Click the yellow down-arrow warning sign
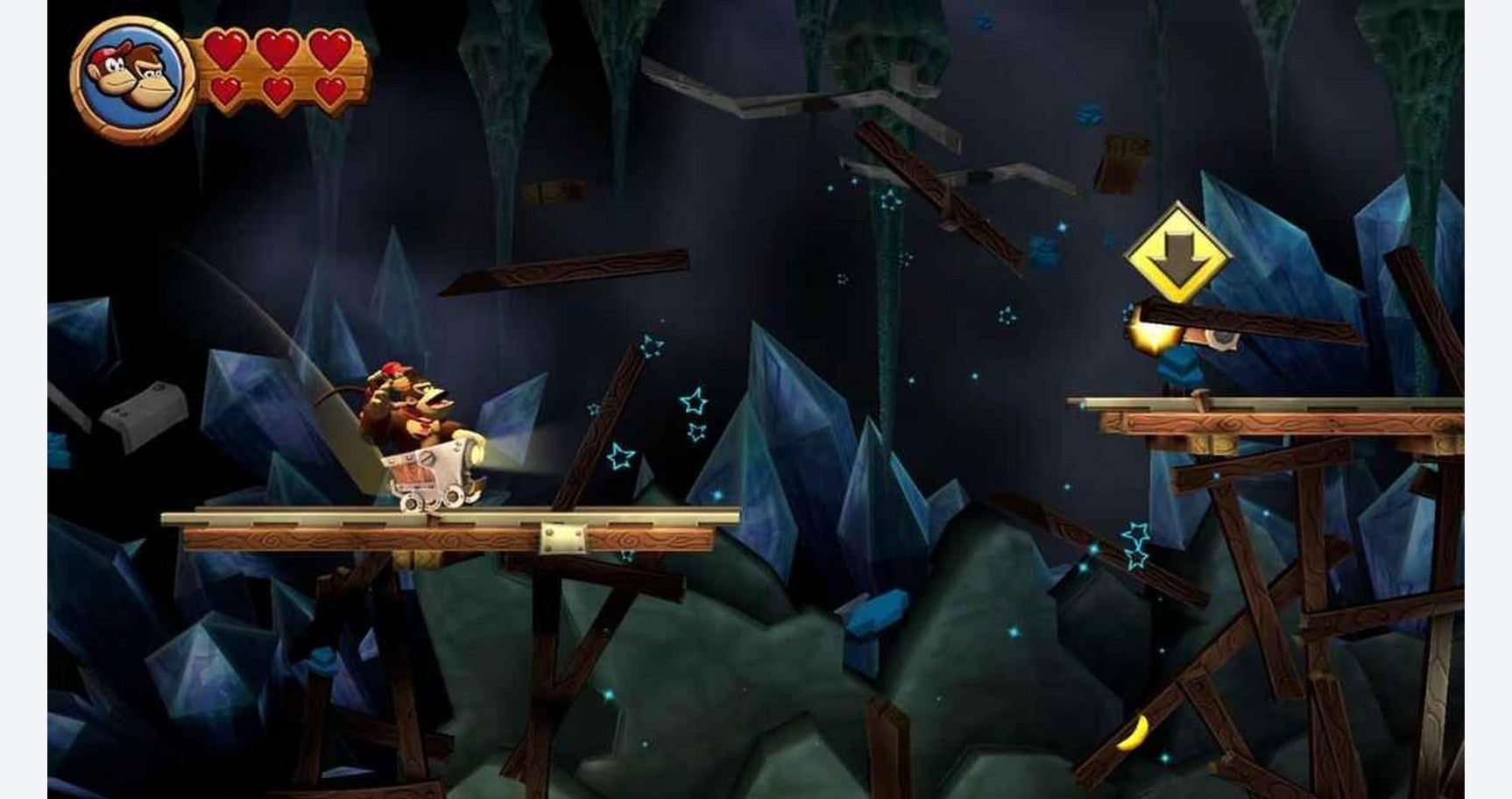Screen dimensions: 1512x799 tap(1179, 253)
